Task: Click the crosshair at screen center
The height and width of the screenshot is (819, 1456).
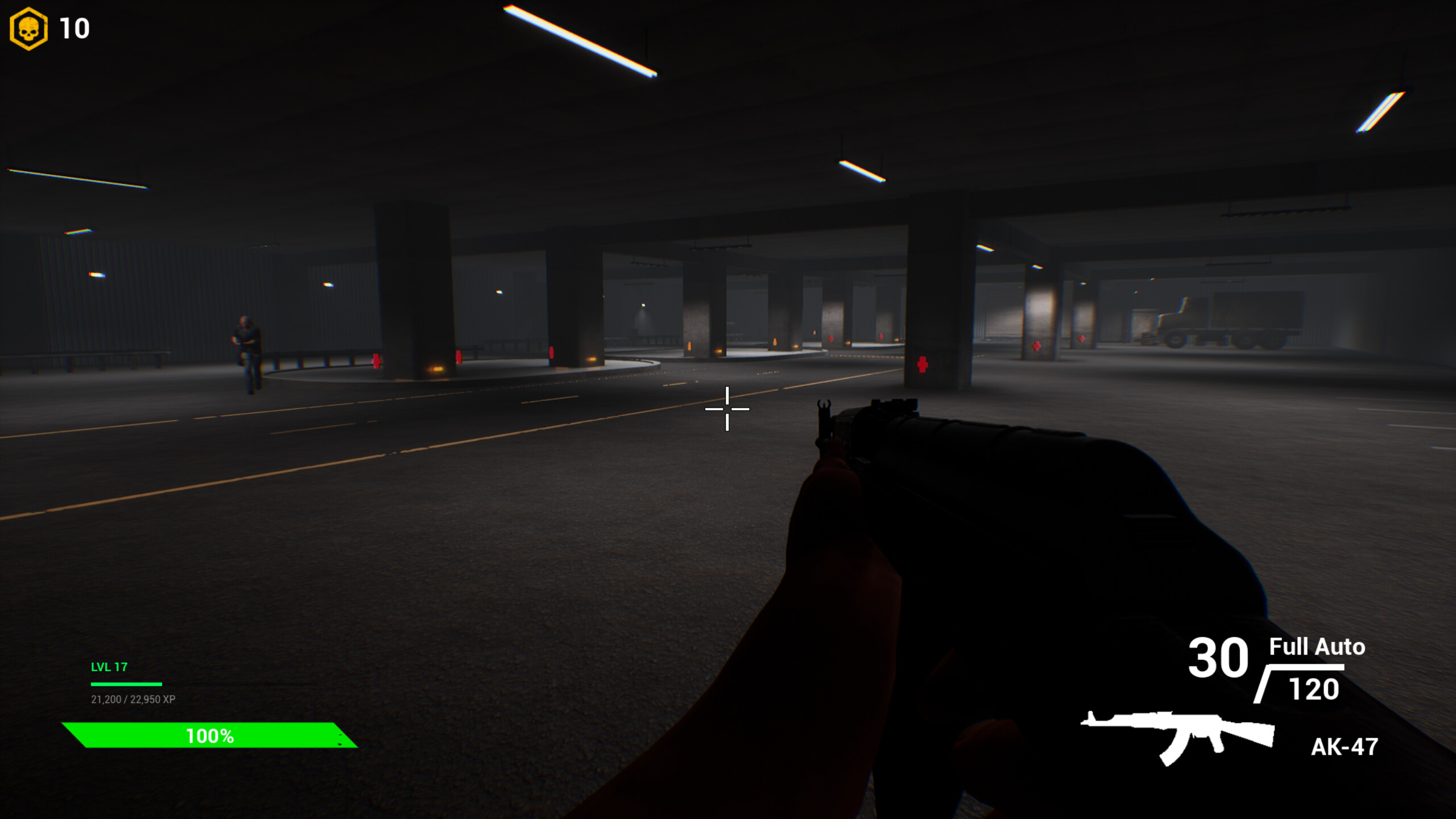Action: point(727,408)
